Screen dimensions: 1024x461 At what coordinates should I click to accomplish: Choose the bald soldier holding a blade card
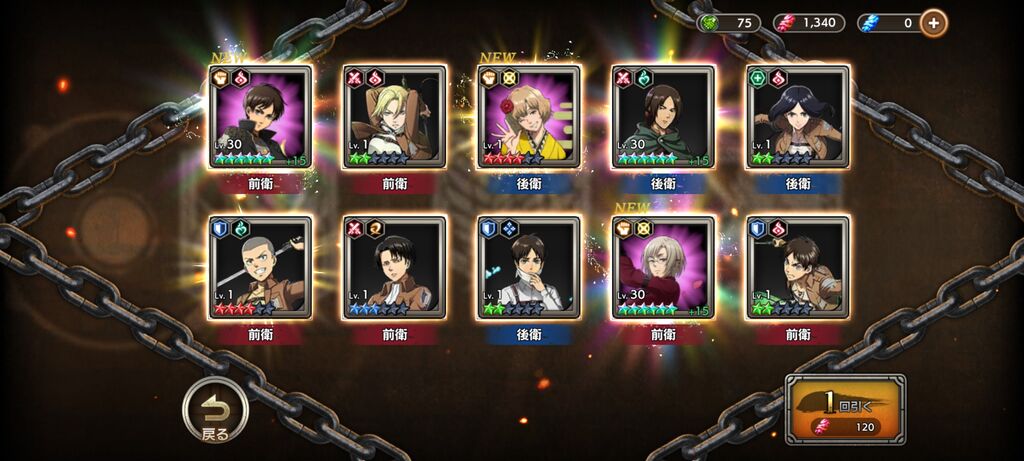click(x=260, y=267)
